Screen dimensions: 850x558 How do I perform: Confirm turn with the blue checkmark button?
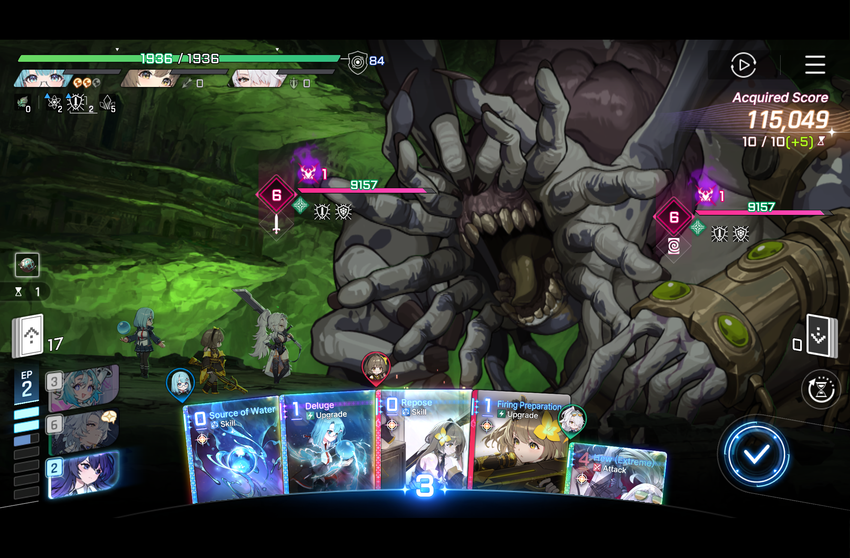756,453
